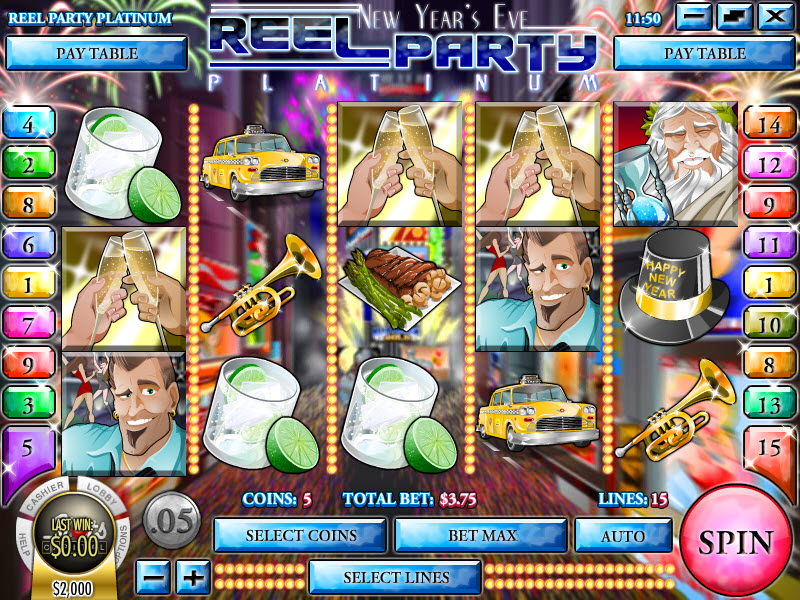Activate Auto spin mode

(622, 535)
